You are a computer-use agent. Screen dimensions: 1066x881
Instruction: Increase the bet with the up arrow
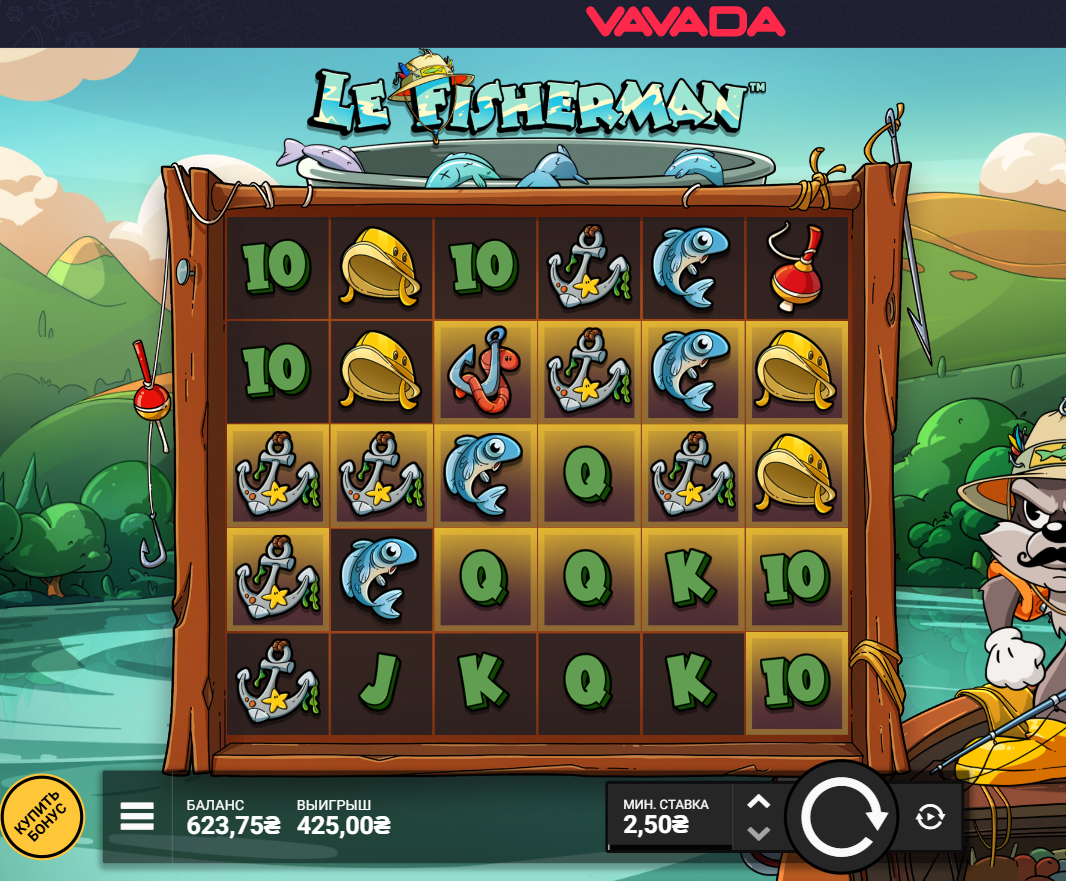pos(759,802)
